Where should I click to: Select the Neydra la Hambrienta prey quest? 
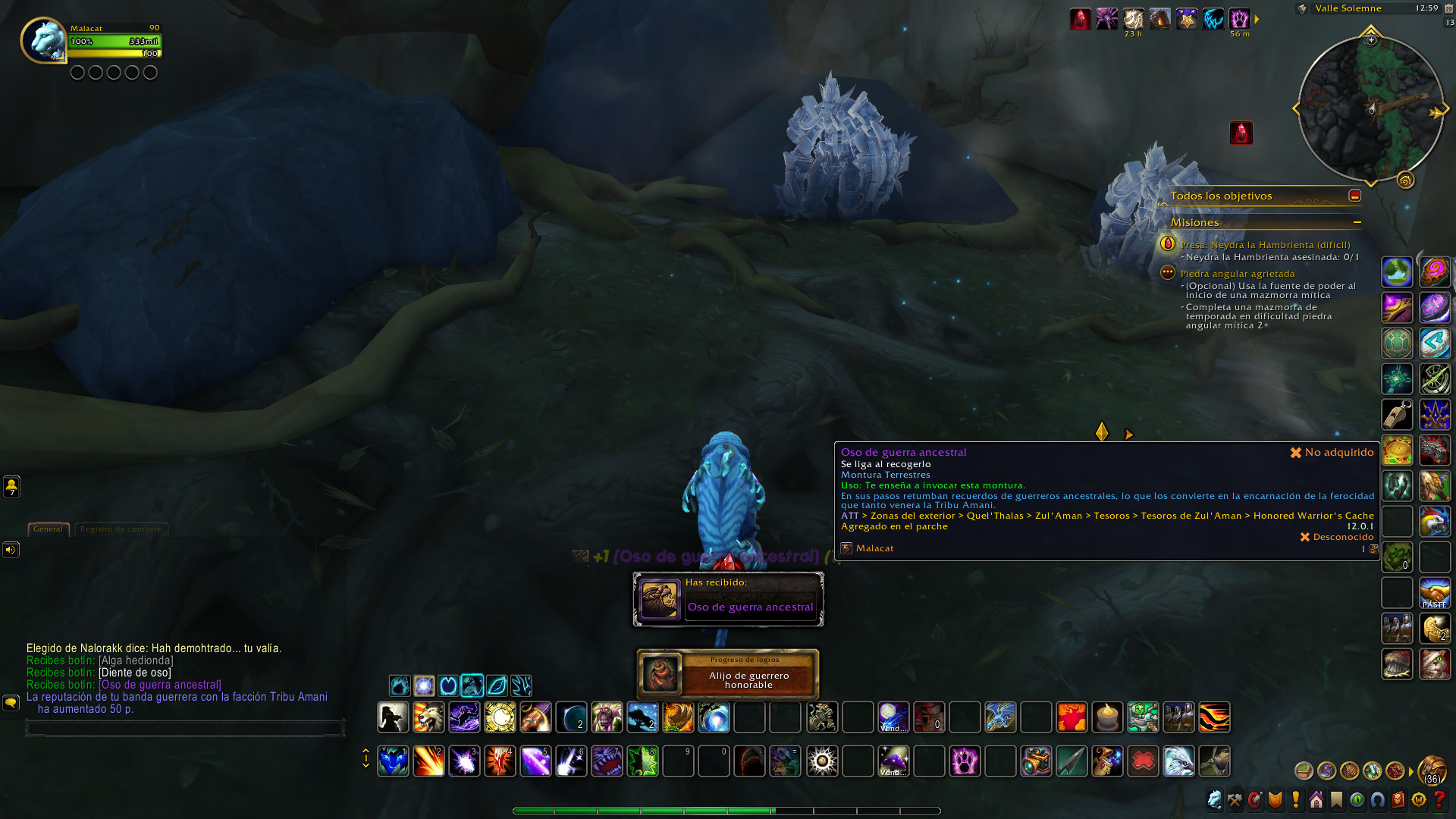click(x=1265, y=245)
